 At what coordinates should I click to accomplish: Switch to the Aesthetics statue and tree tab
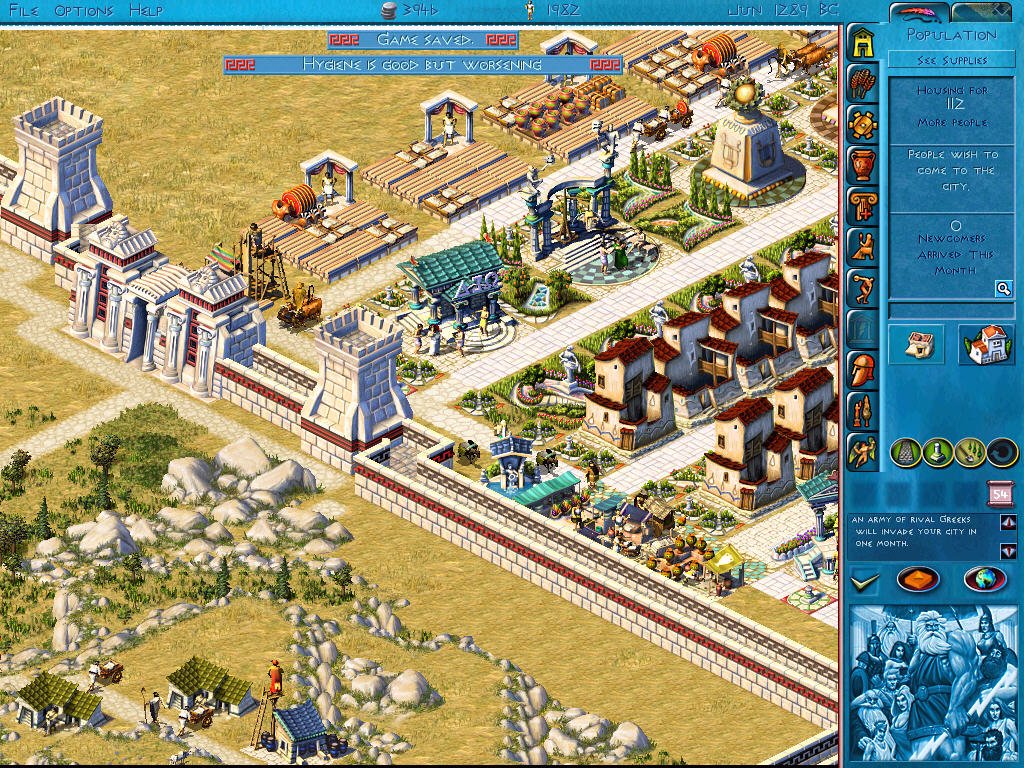[x=862, y=410]
